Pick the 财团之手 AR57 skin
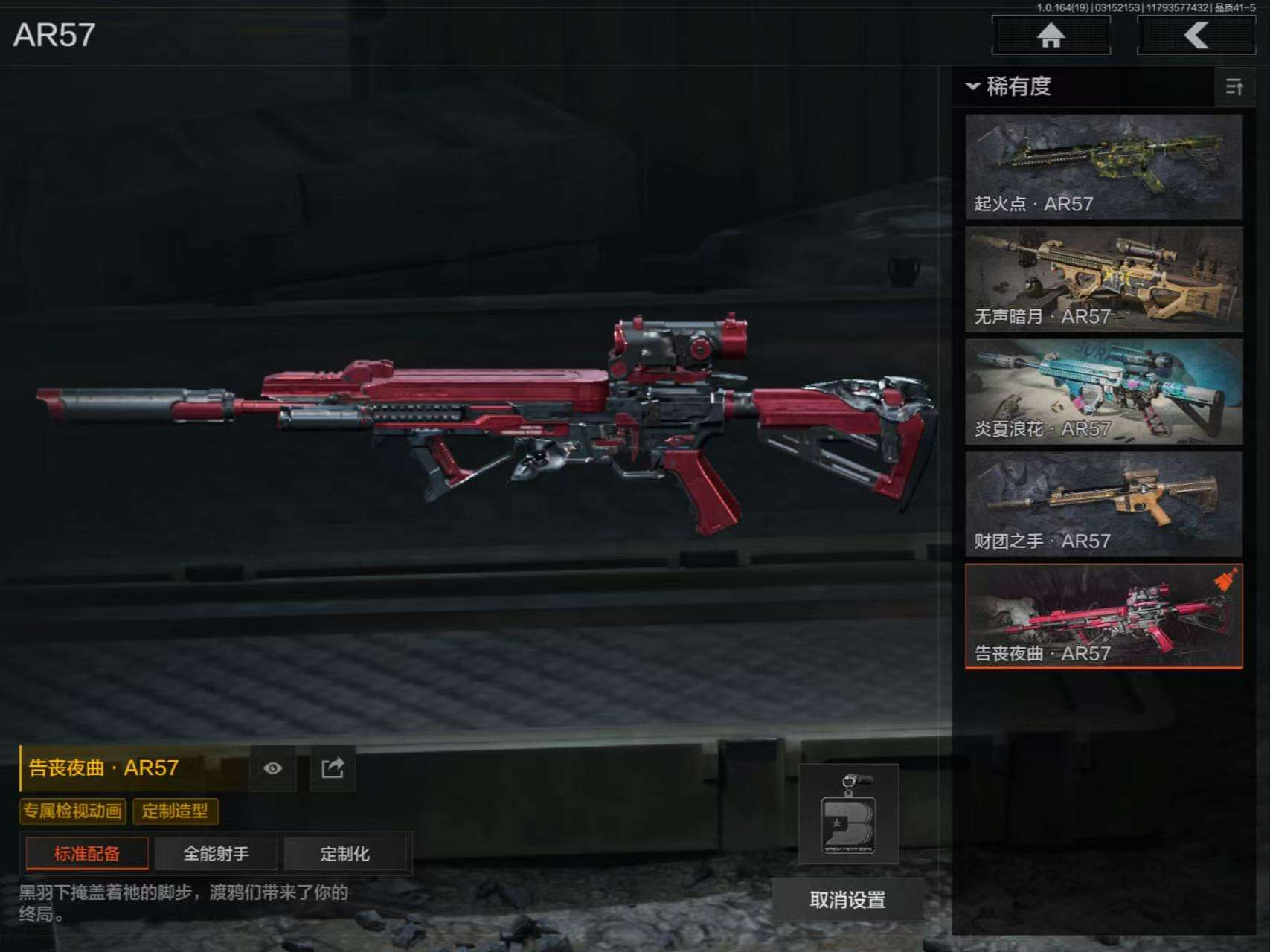This screenshot has height=952, width=1270. pyautogui.click(x=1103, y=504)
